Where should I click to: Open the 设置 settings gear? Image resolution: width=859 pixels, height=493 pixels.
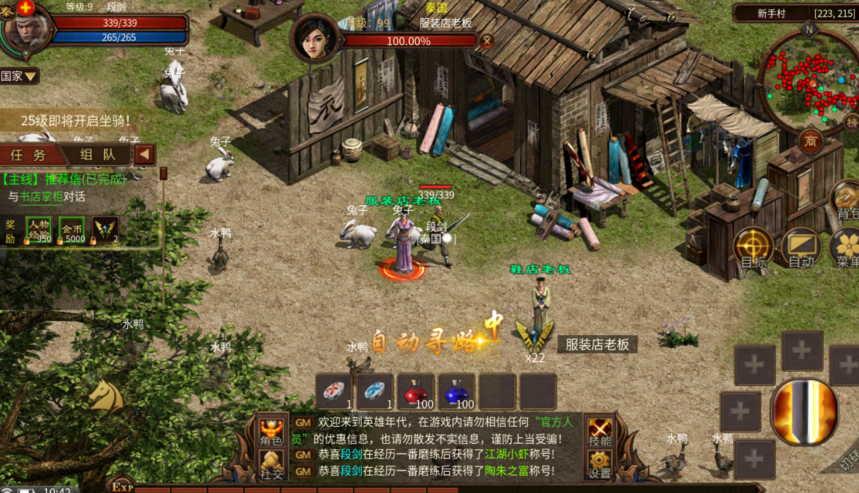(600, 464)
